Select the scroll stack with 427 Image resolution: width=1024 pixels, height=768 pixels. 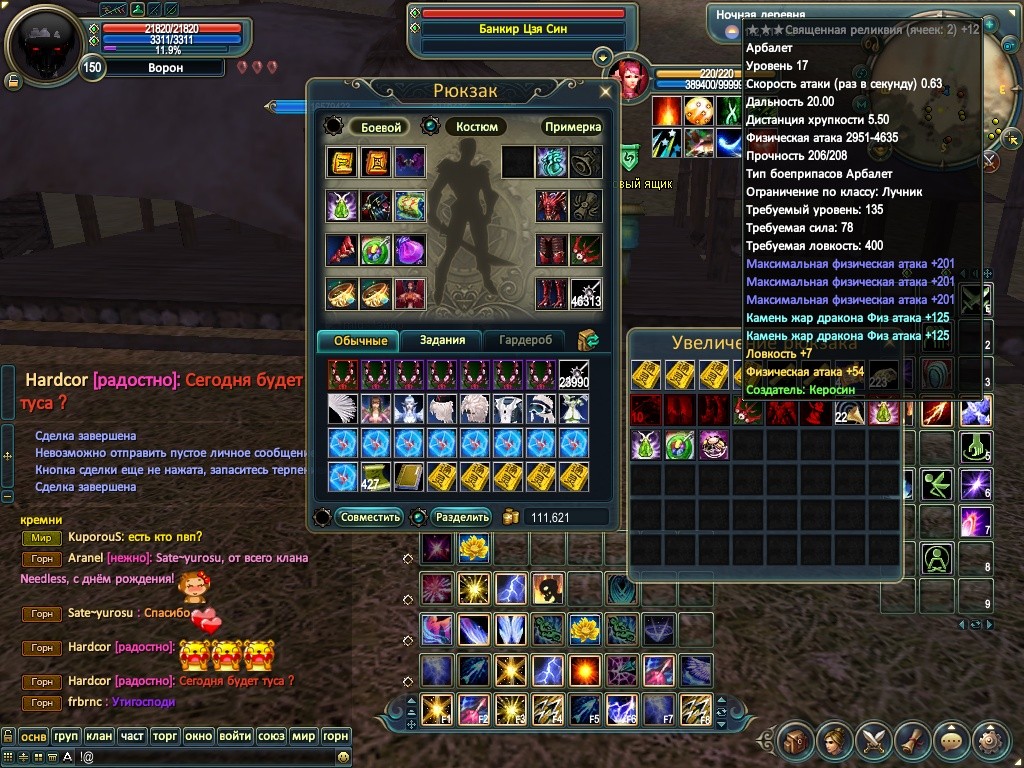376,476
